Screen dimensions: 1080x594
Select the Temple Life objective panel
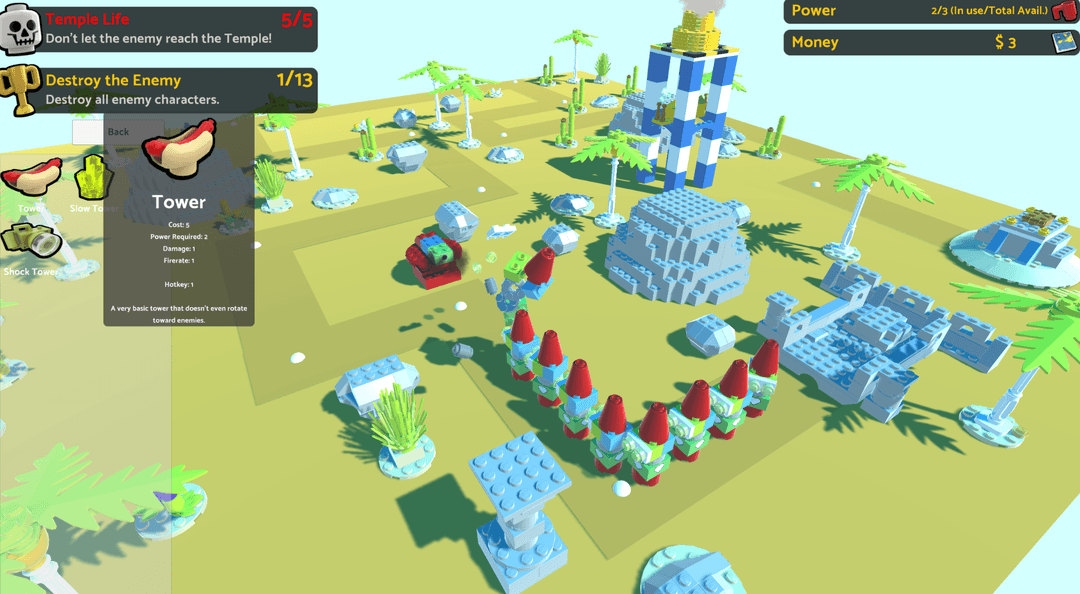coord(160,29)
